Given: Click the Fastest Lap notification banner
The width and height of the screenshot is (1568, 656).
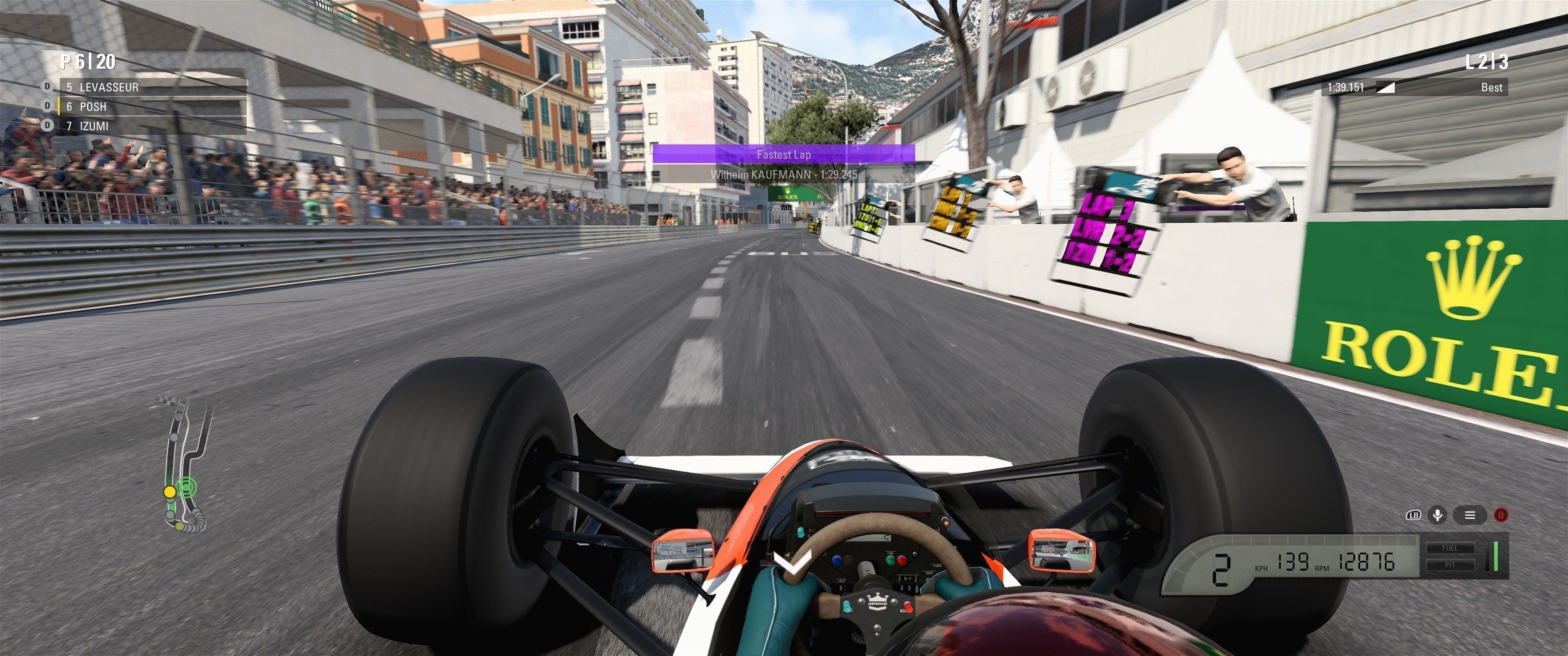Looking at the screenshot, I should [784, 154].
